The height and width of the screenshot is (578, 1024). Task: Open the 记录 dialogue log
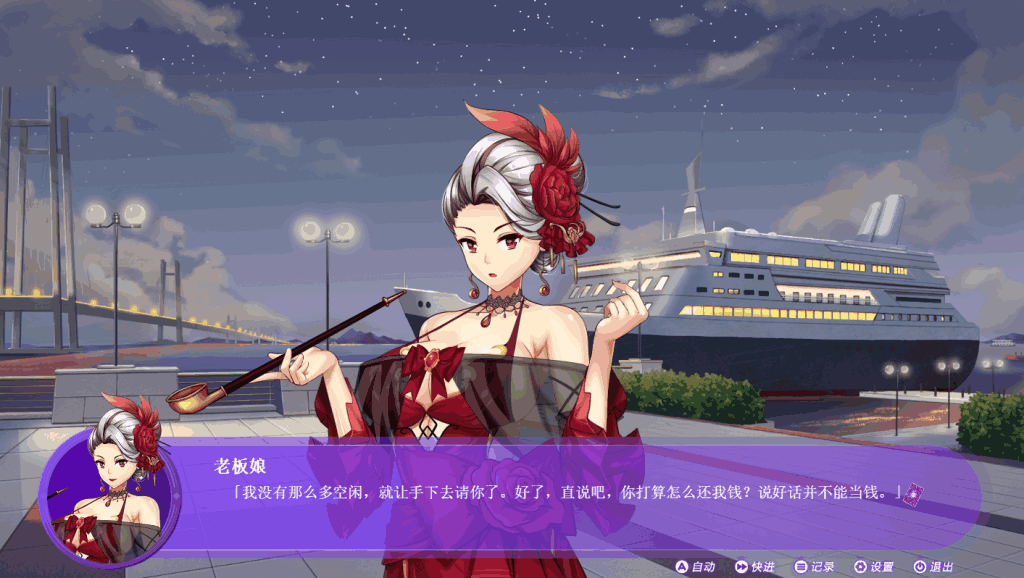click(x=814, y=567)
